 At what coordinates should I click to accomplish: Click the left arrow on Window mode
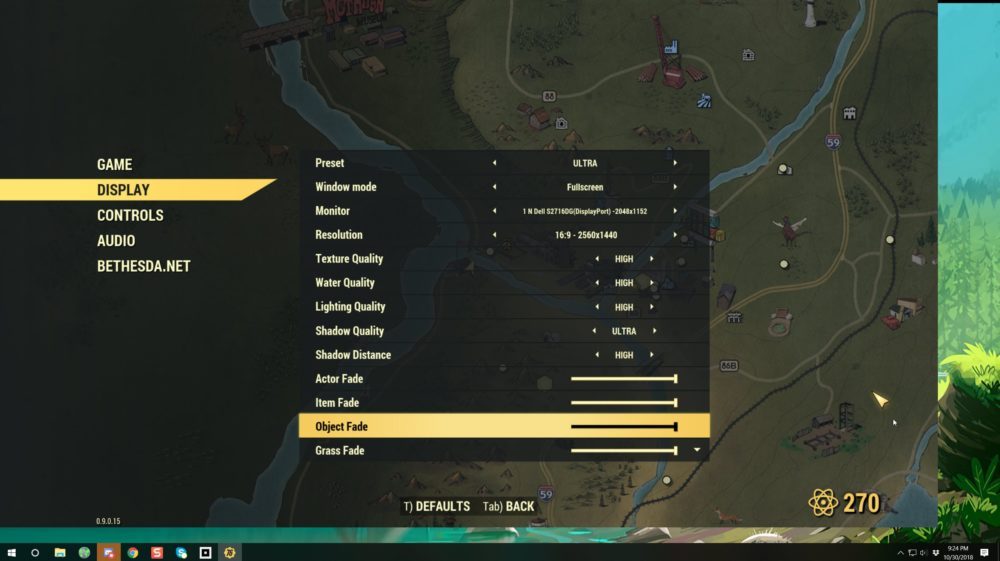[493, 187]
